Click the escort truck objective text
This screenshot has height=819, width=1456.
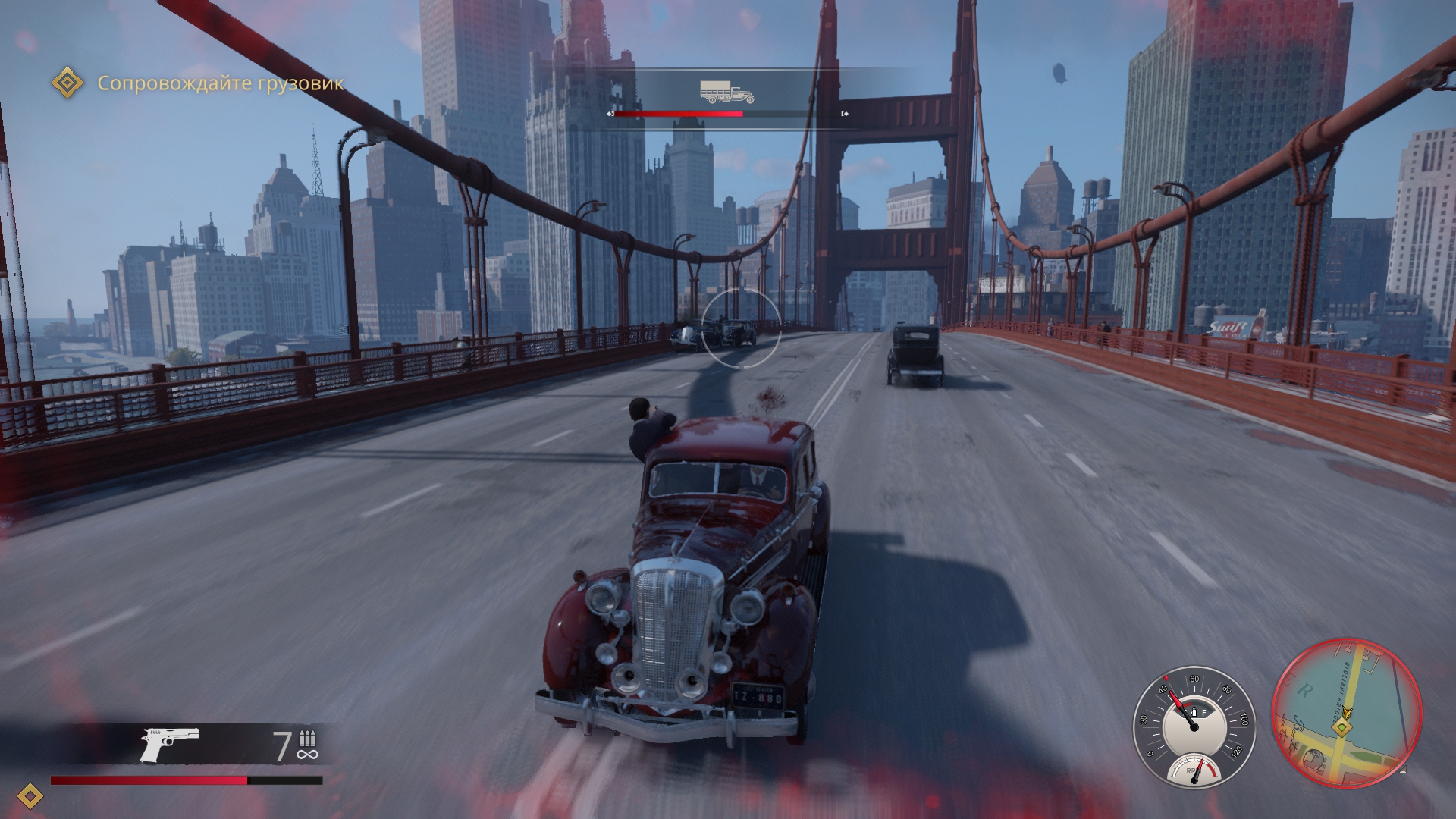pos(220,83)
